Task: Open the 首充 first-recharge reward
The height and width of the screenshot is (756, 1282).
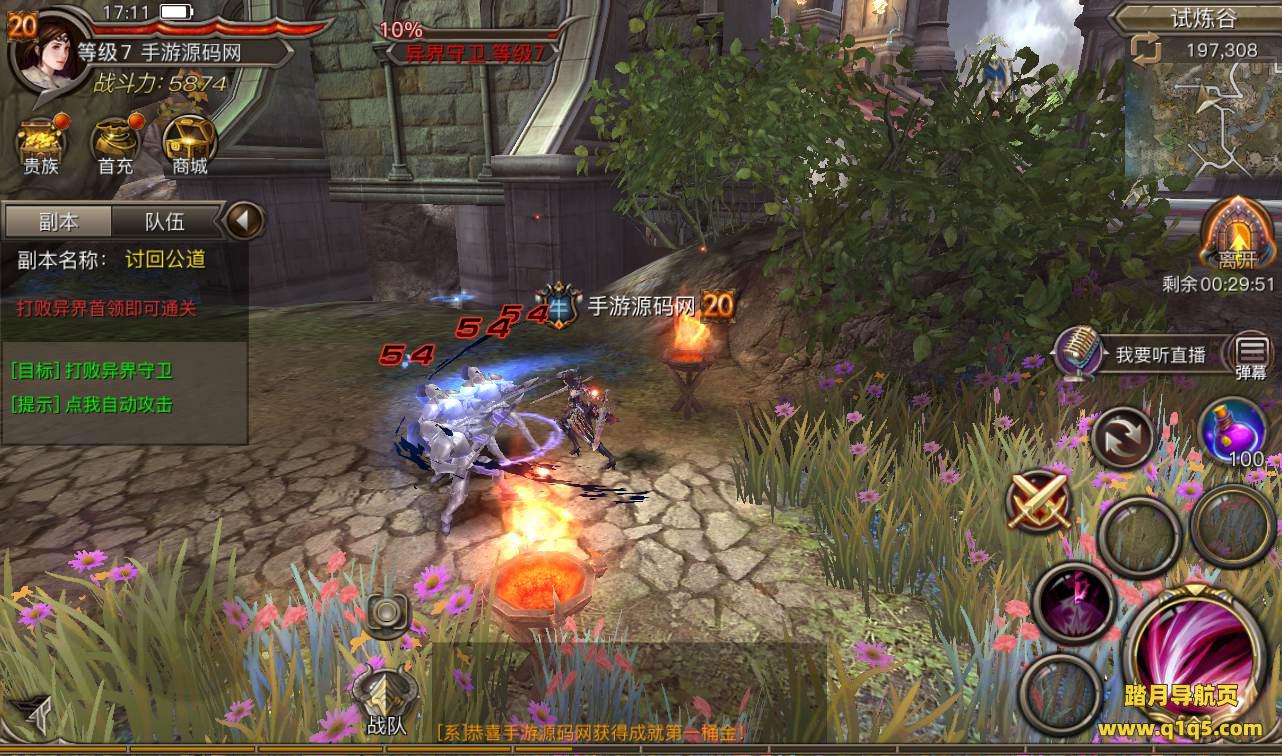Action: [x=115, y=145]
